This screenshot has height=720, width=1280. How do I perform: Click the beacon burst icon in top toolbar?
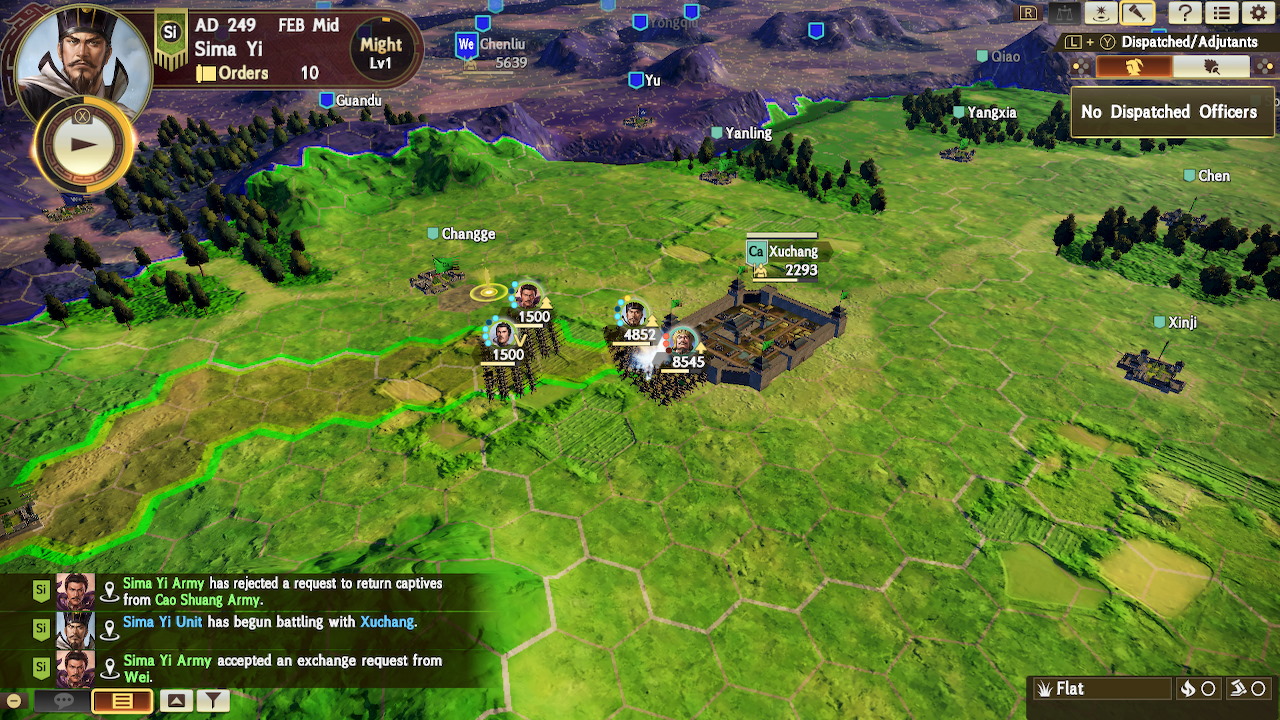(1100, 13)
